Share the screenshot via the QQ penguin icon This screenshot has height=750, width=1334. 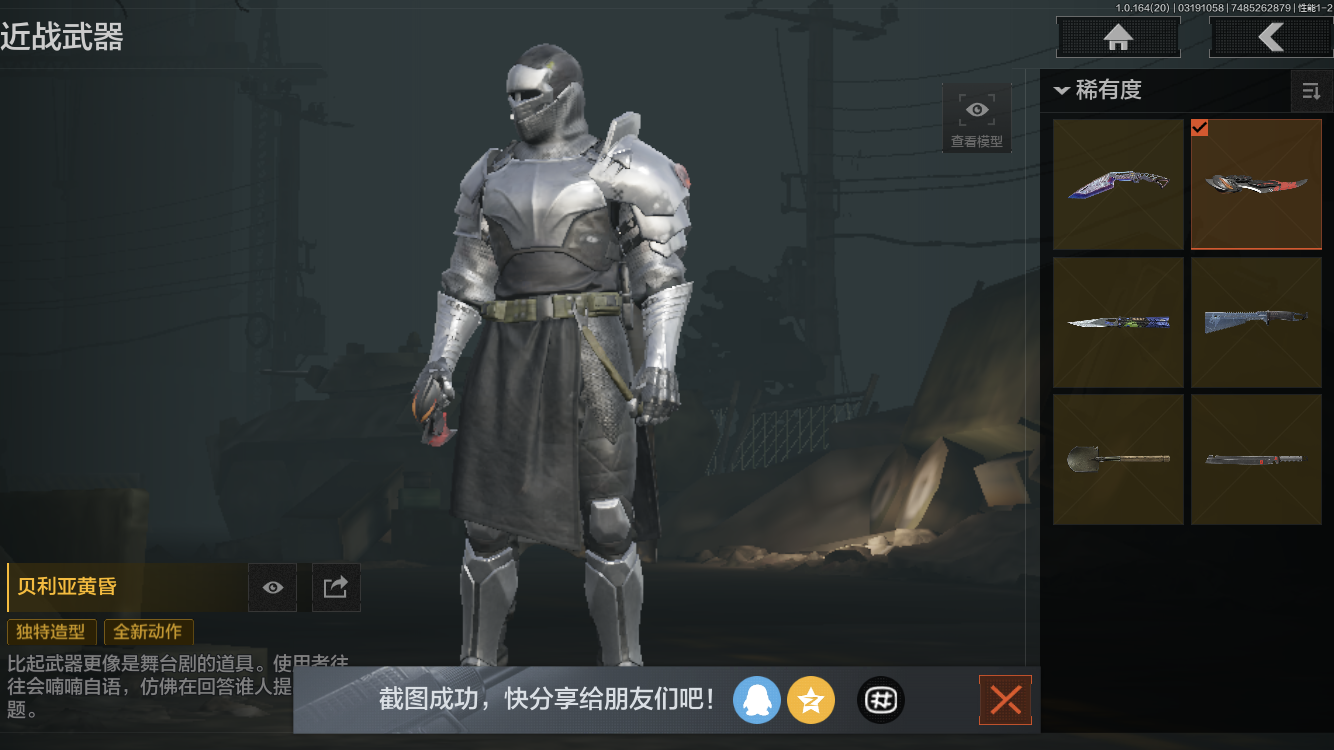click(x=757, y=700)
